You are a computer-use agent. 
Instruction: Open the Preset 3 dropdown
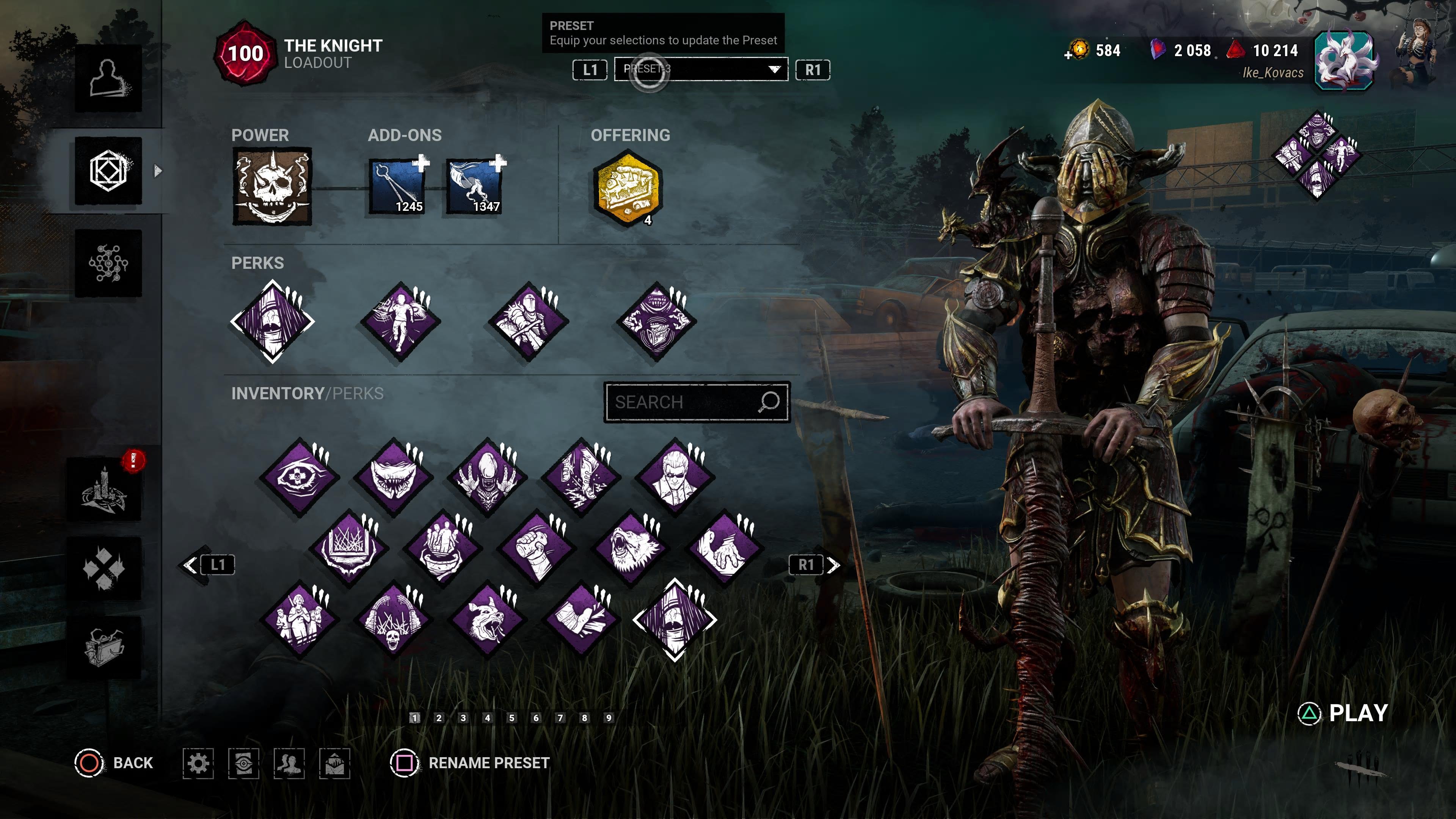701,69
